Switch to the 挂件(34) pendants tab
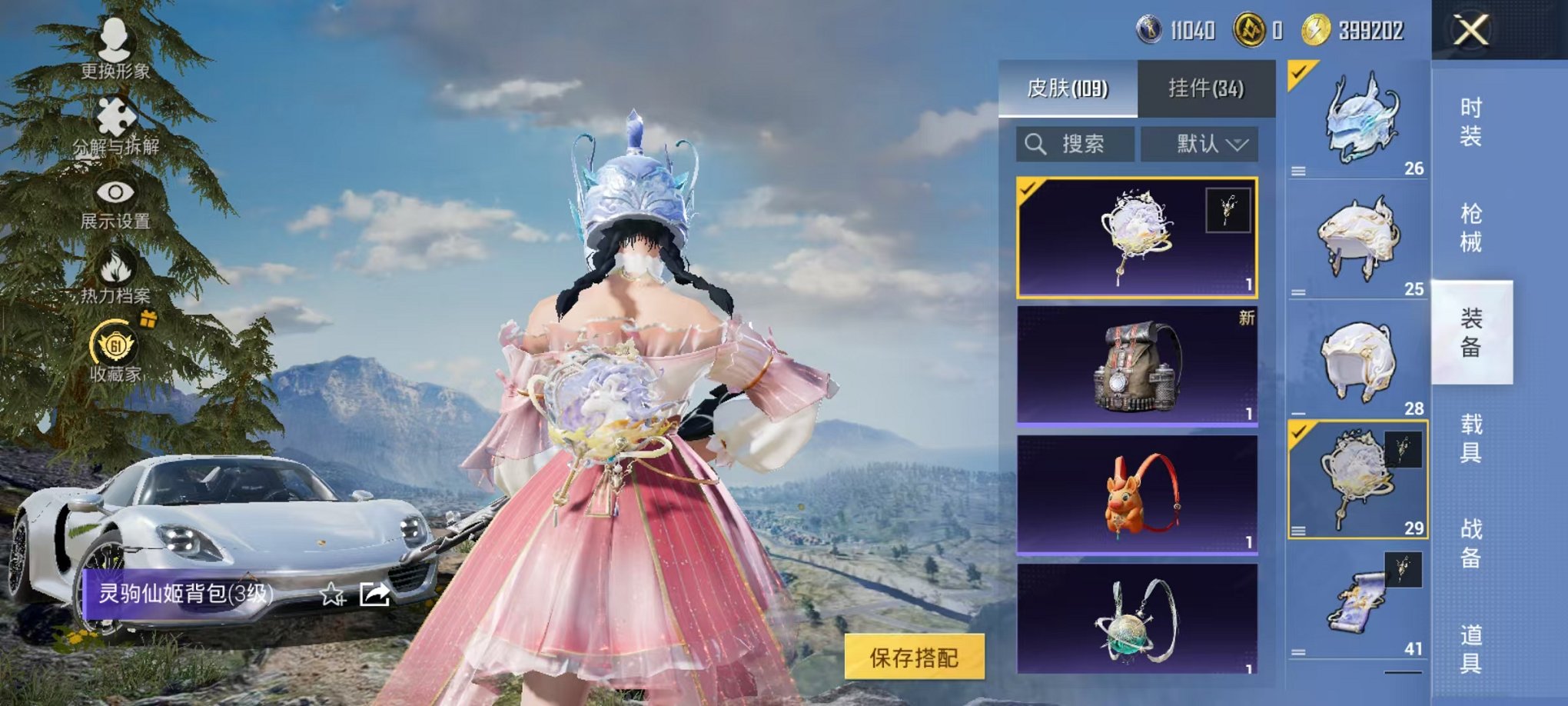Image resolution: width=1568 pixels, height=706 pixels. 1206,87
